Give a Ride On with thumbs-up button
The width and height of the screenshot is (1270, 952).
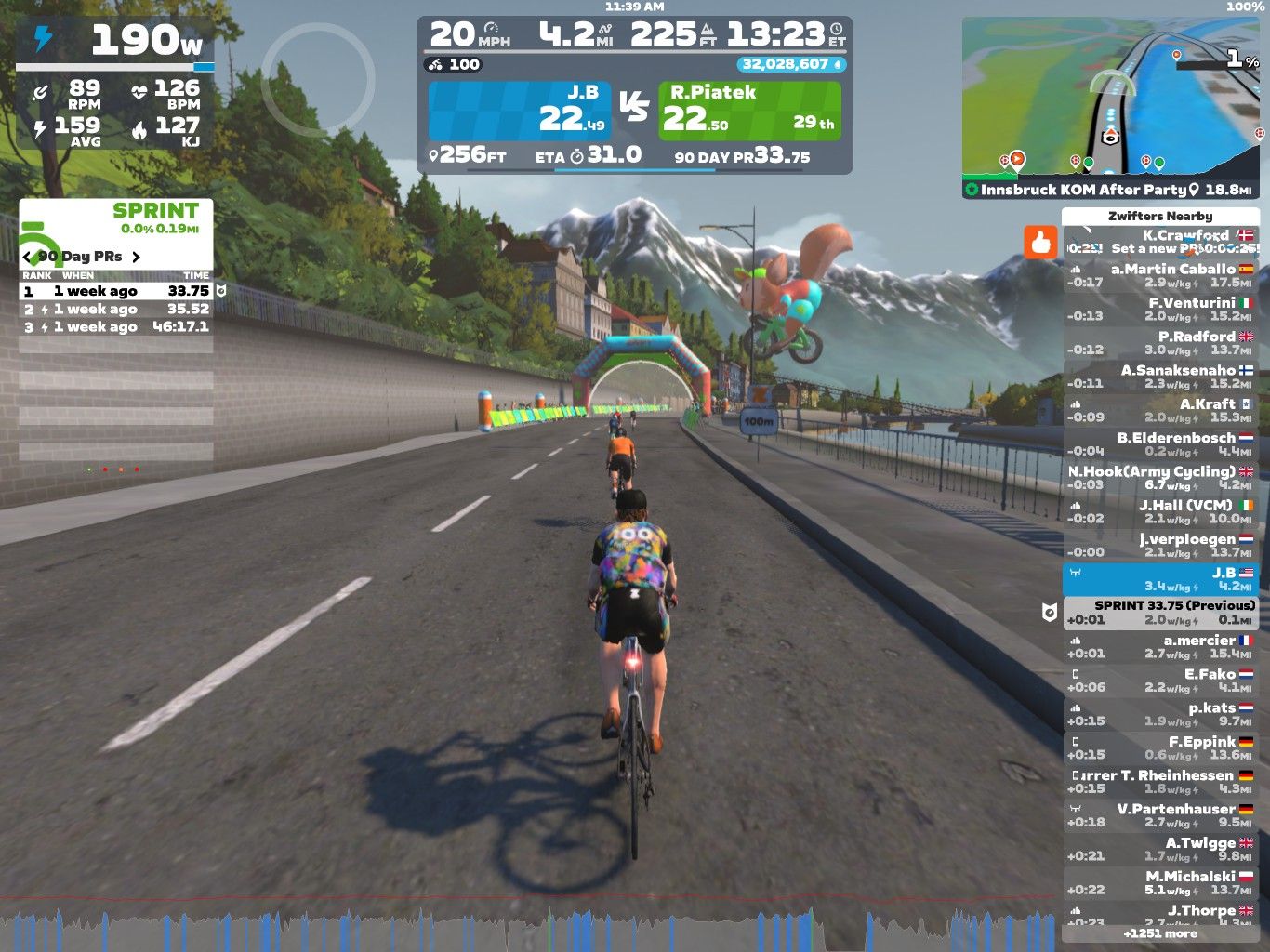coord(1040,243)
